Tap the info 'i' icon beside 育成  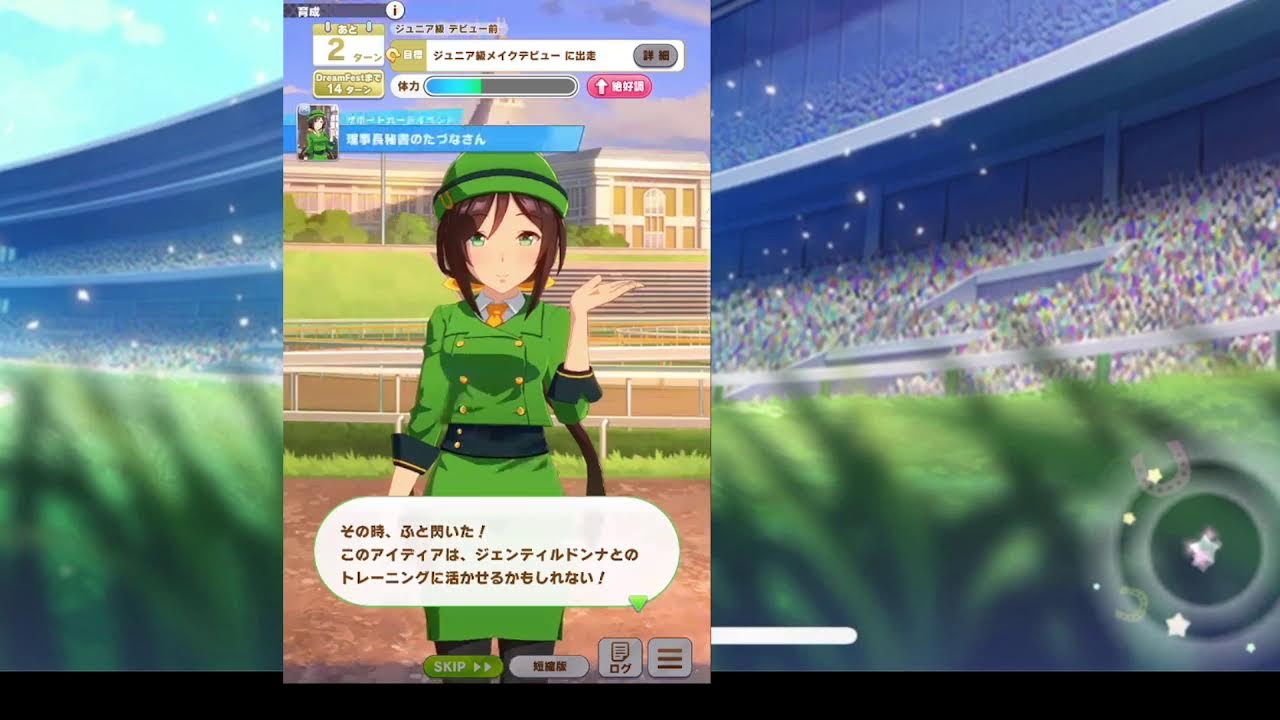click(x=395, y=10)
